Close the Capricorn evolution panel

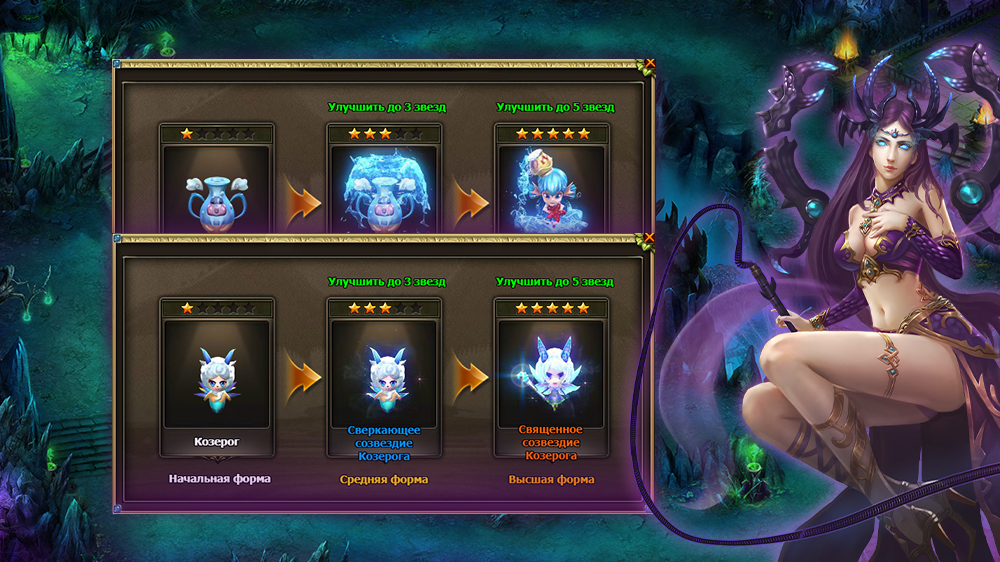[x=650, y=238]
